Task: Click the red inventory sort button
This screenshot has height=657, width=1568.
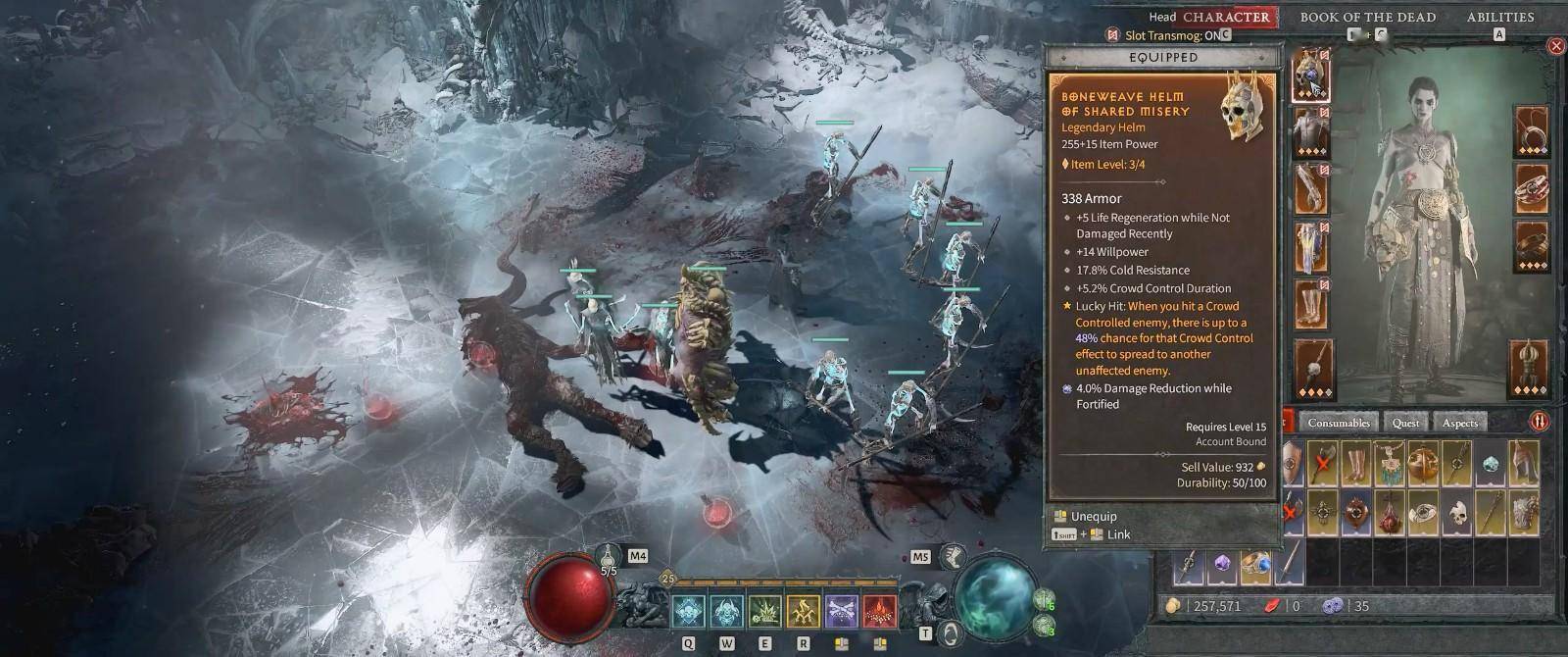Action: 1540,422
